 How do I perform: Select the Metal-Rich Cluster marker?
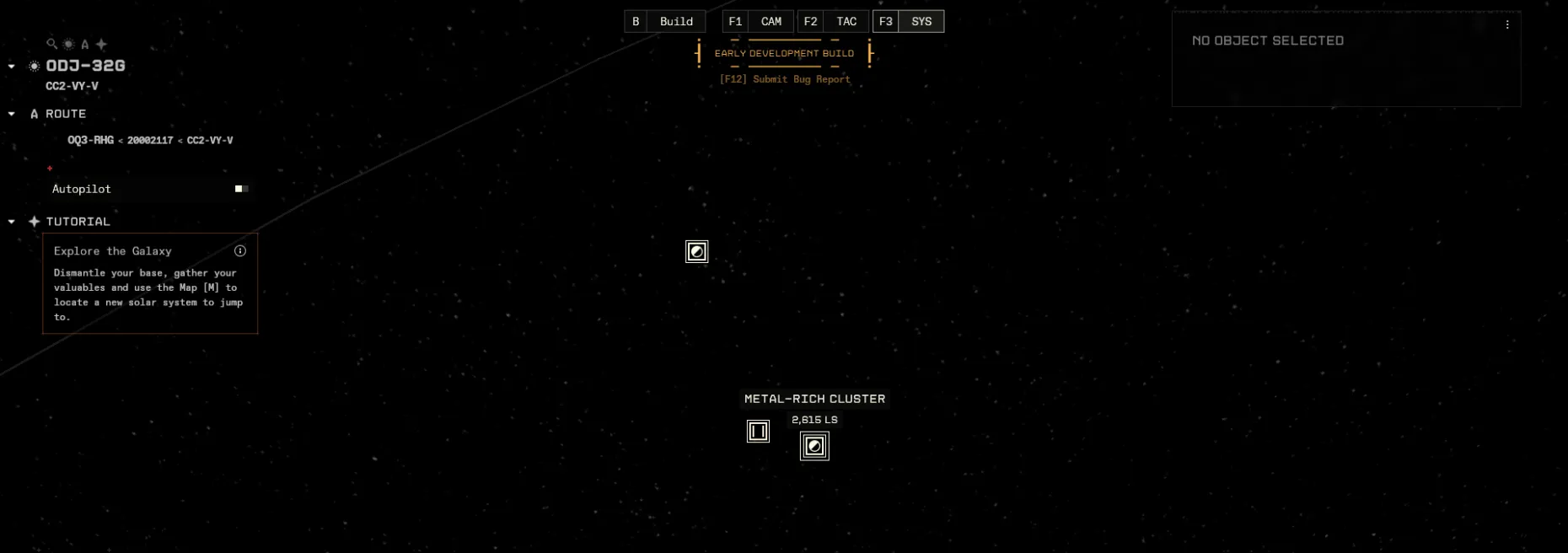(814, 446)
